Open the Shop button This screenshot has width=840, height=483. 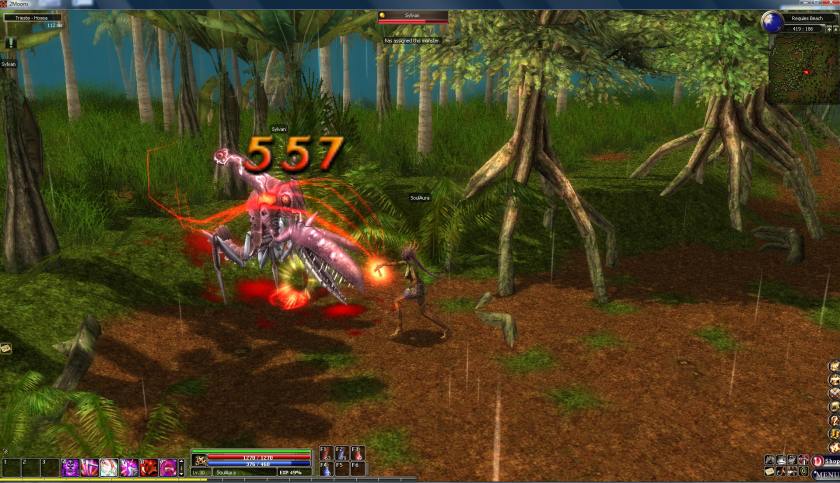click(x=825, y=461)
